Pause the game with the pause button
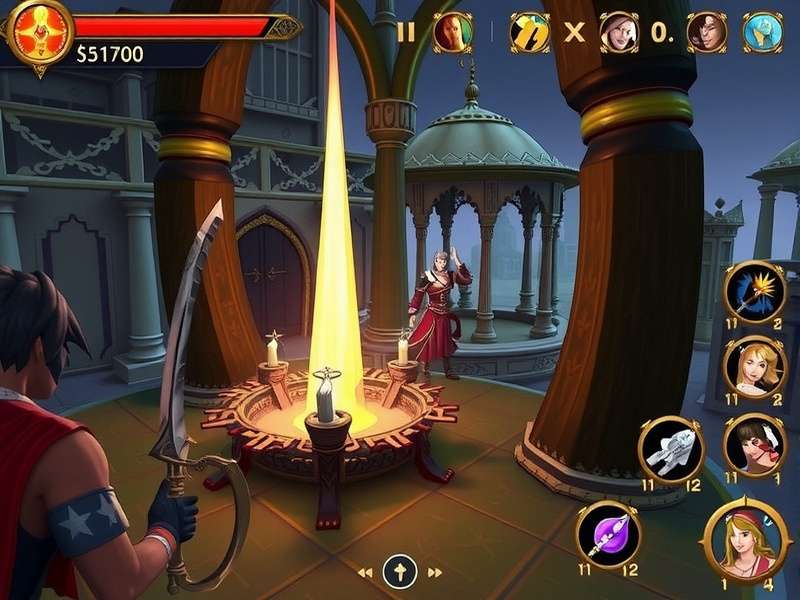 405,32
